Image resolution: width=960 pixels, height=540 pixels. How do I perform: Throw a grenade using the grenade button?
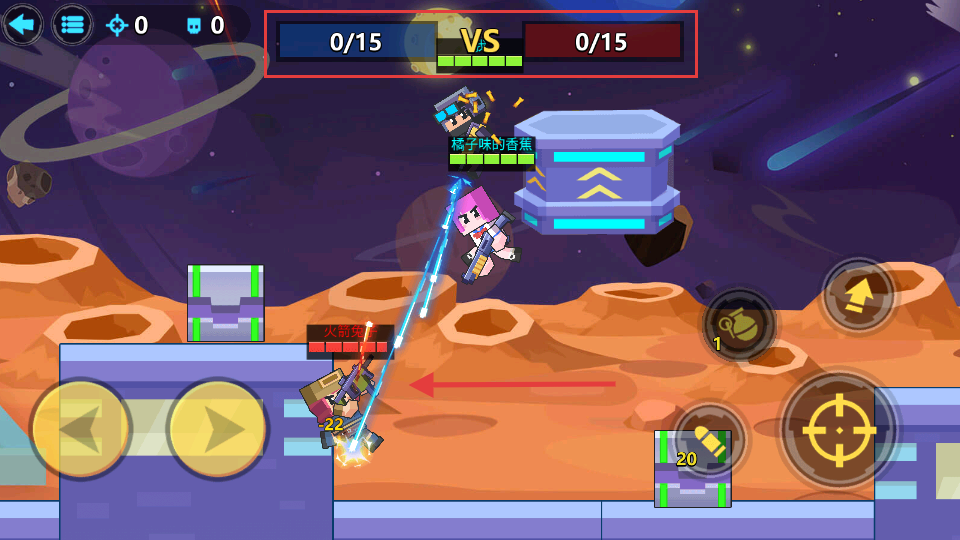click(x=739, y=325)
